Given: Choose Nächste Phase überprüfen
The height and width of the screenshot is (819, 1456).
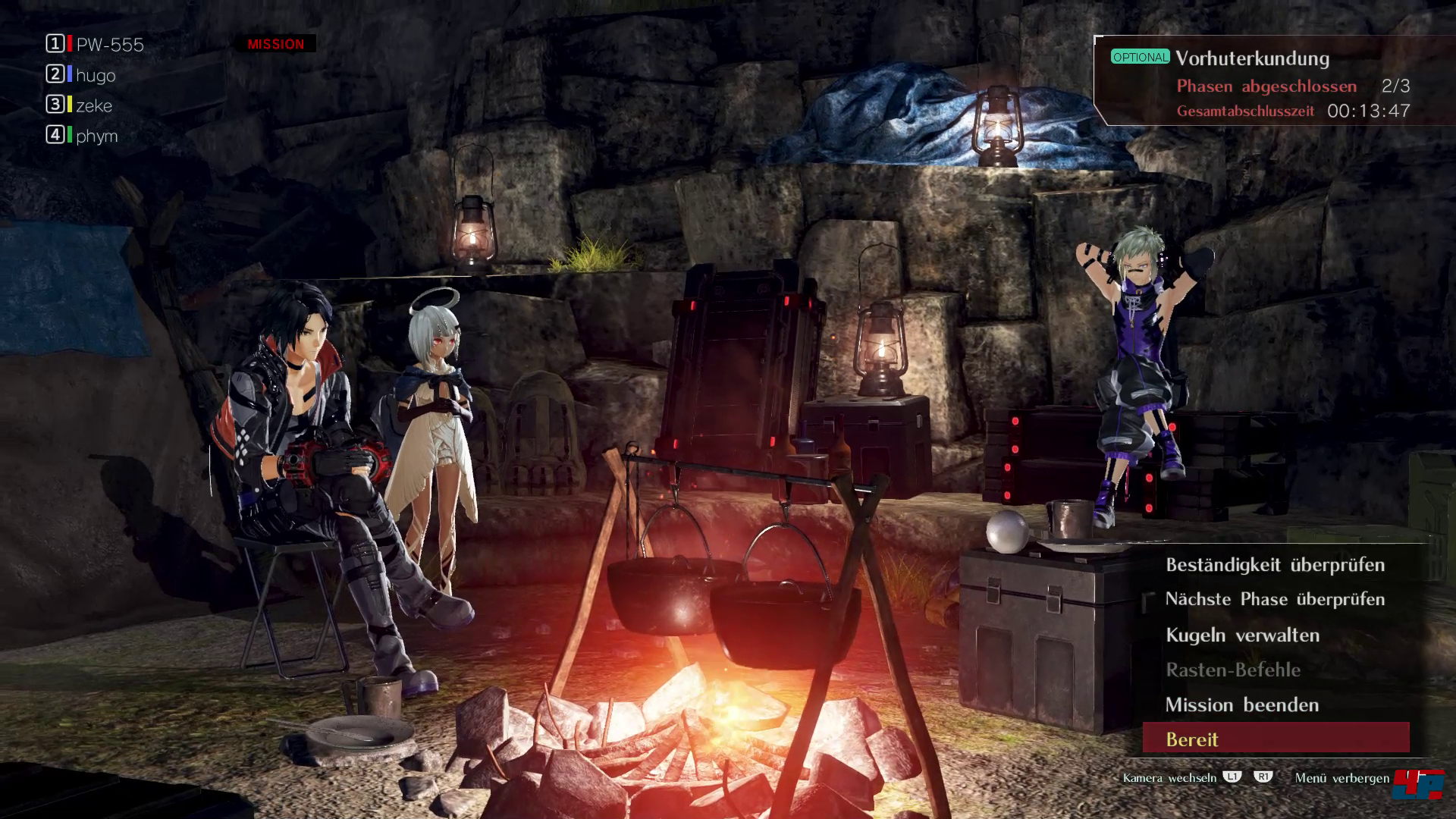Looking at the screenshot, I should tap(1275, 600).
